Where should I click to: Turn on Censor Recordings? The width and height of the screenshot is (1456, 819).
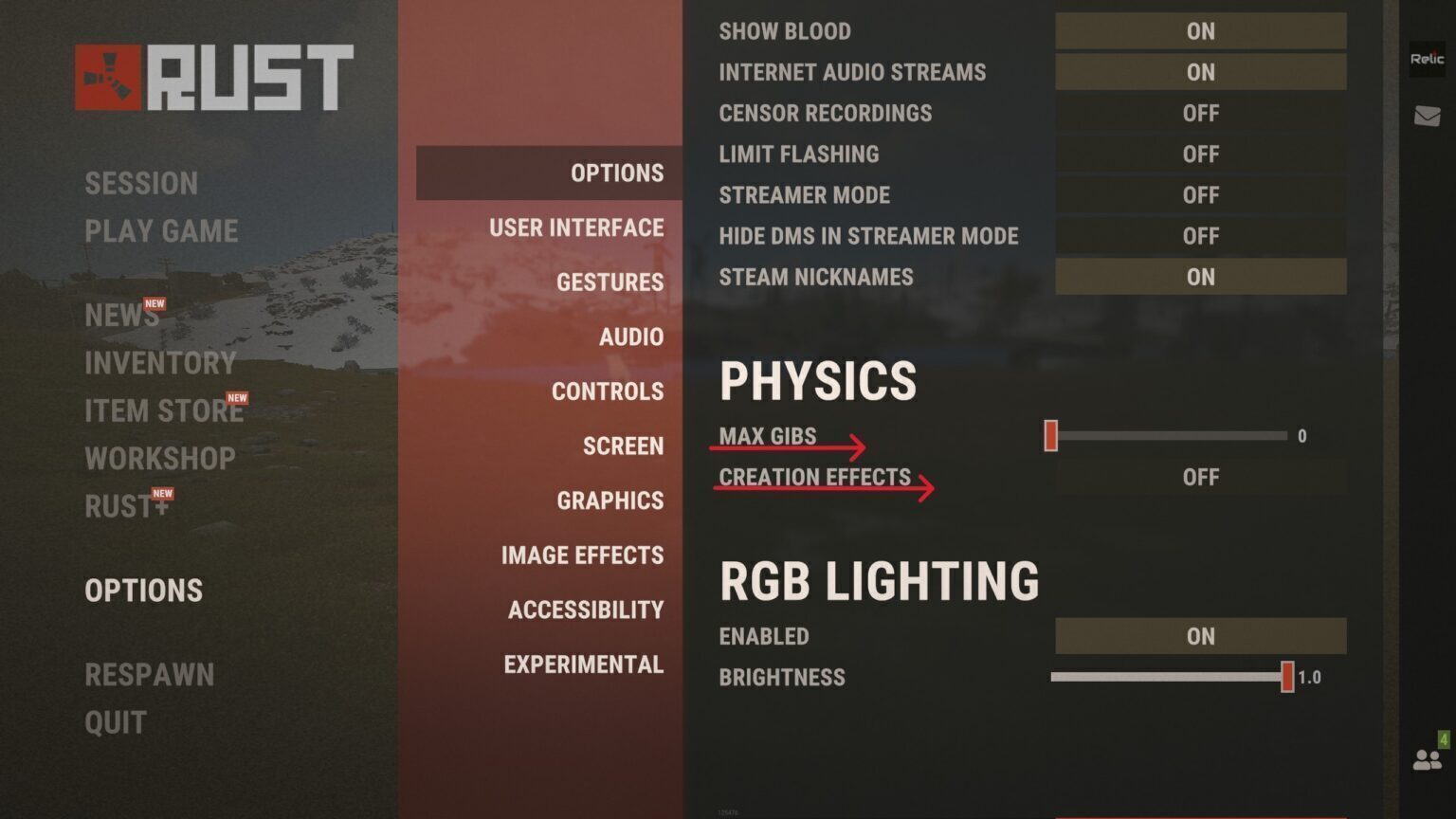tap(1200, 114)
